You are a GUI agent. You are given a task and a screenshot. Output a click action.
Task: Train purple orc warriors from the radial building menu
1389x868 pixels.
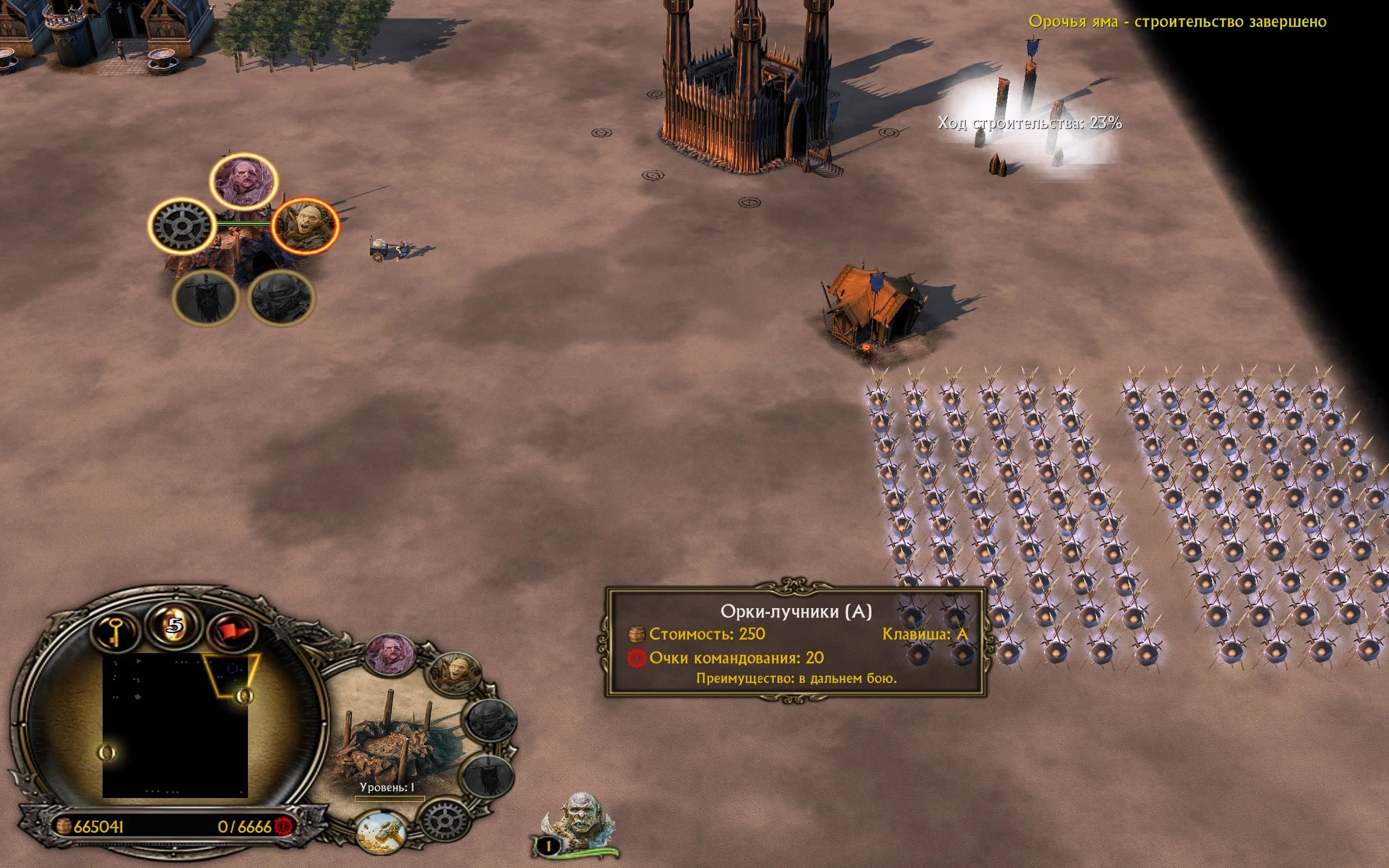[244, 181]
